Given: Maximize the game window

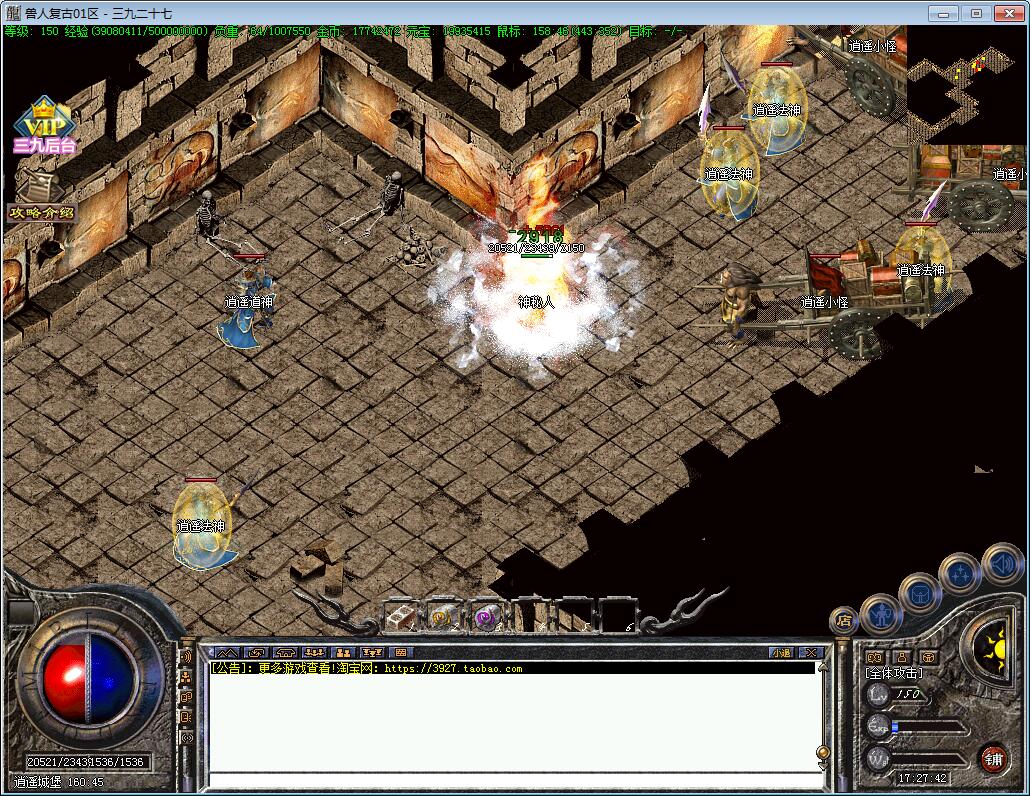Looking at the screenshot, I should coord(977,13).
